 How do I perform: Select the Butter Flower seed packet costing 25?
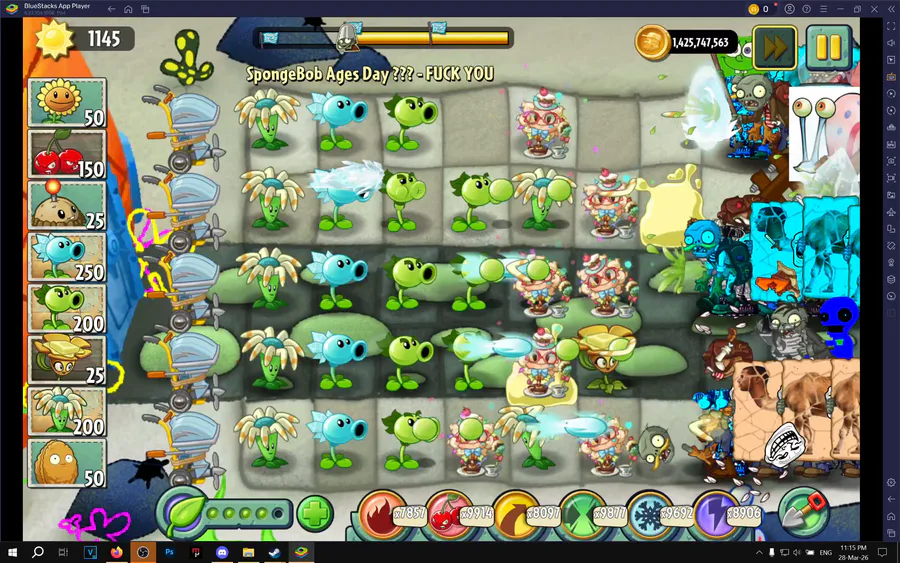[67, 360]
